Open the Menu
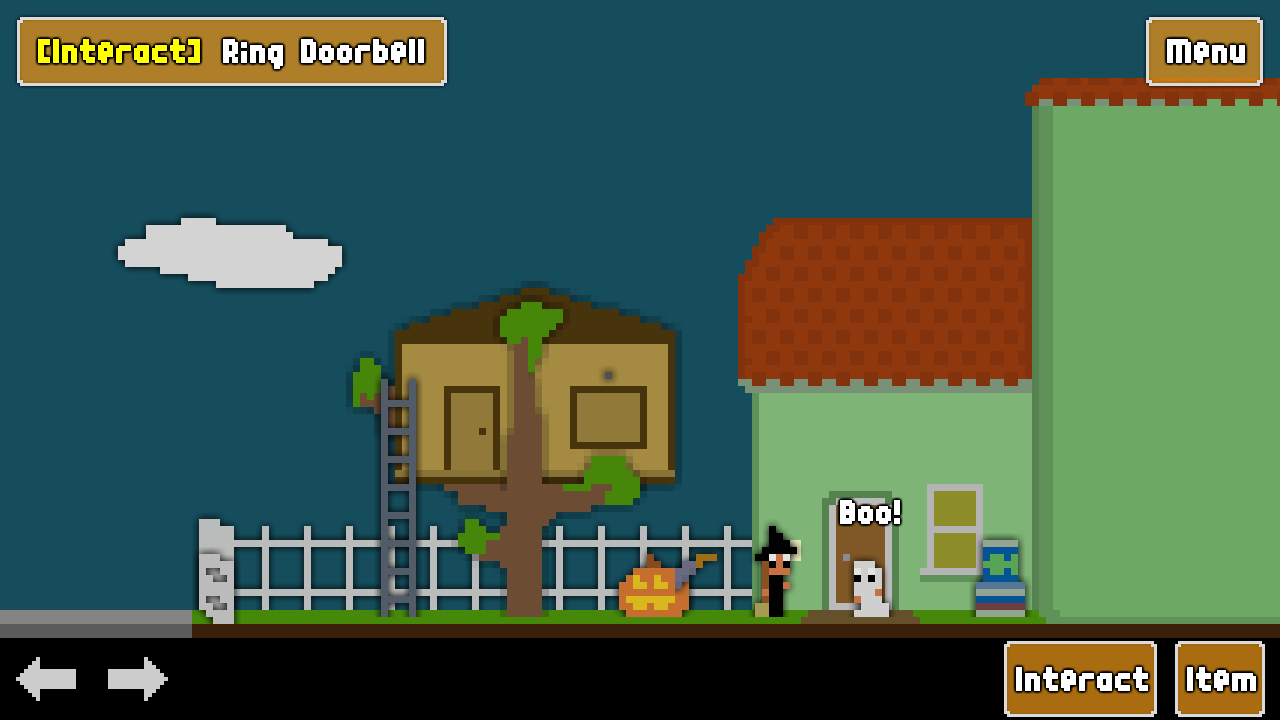1280x720 pixels. click(1204, 52)
